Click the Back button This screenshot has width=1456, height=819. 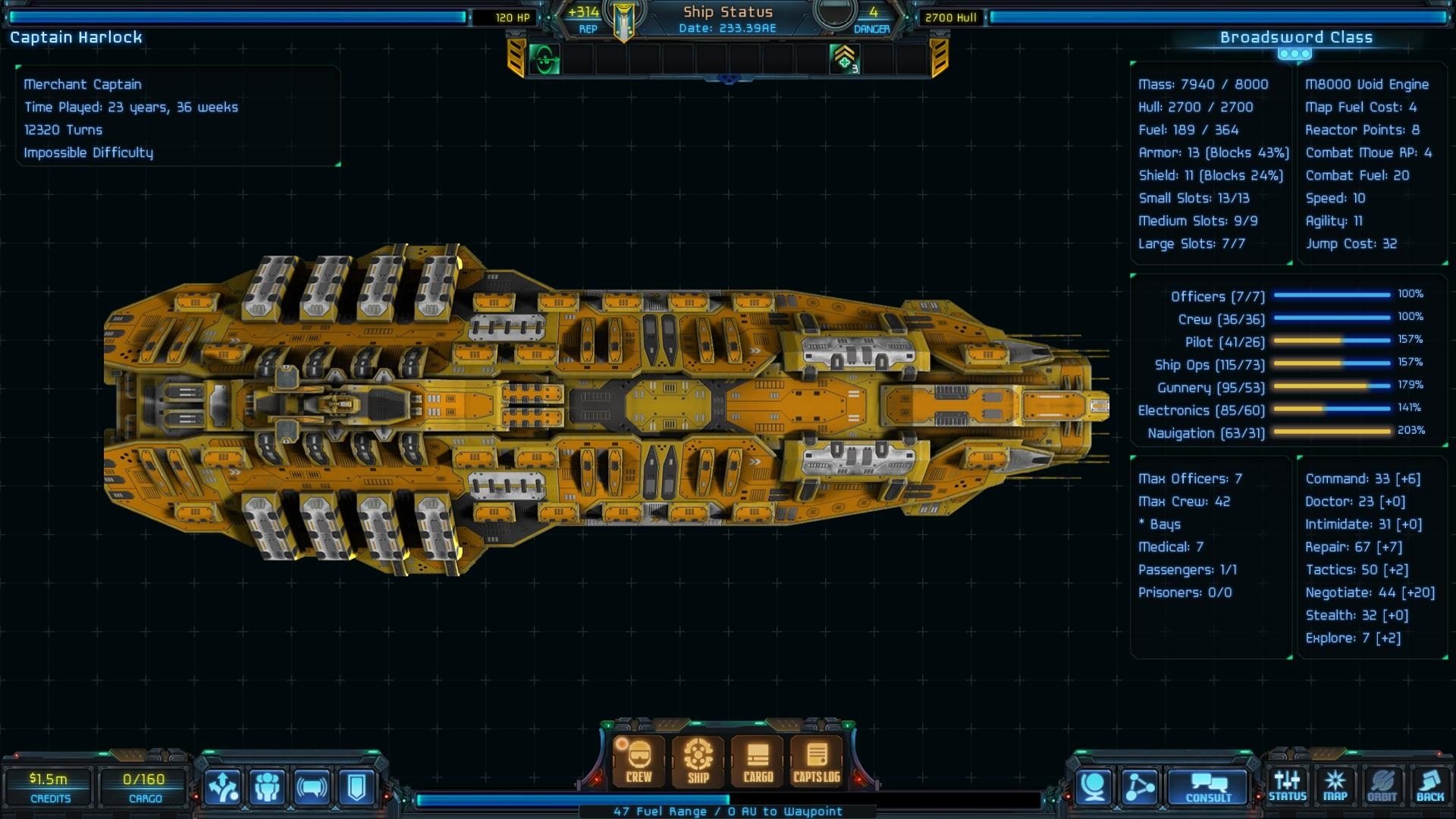(x=1432, y=785)
